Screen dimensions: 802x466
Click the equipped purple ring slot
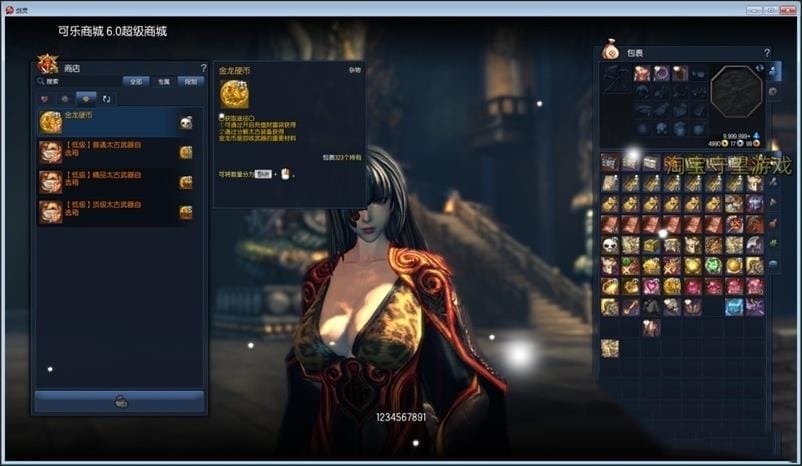[x=660, y=73]
